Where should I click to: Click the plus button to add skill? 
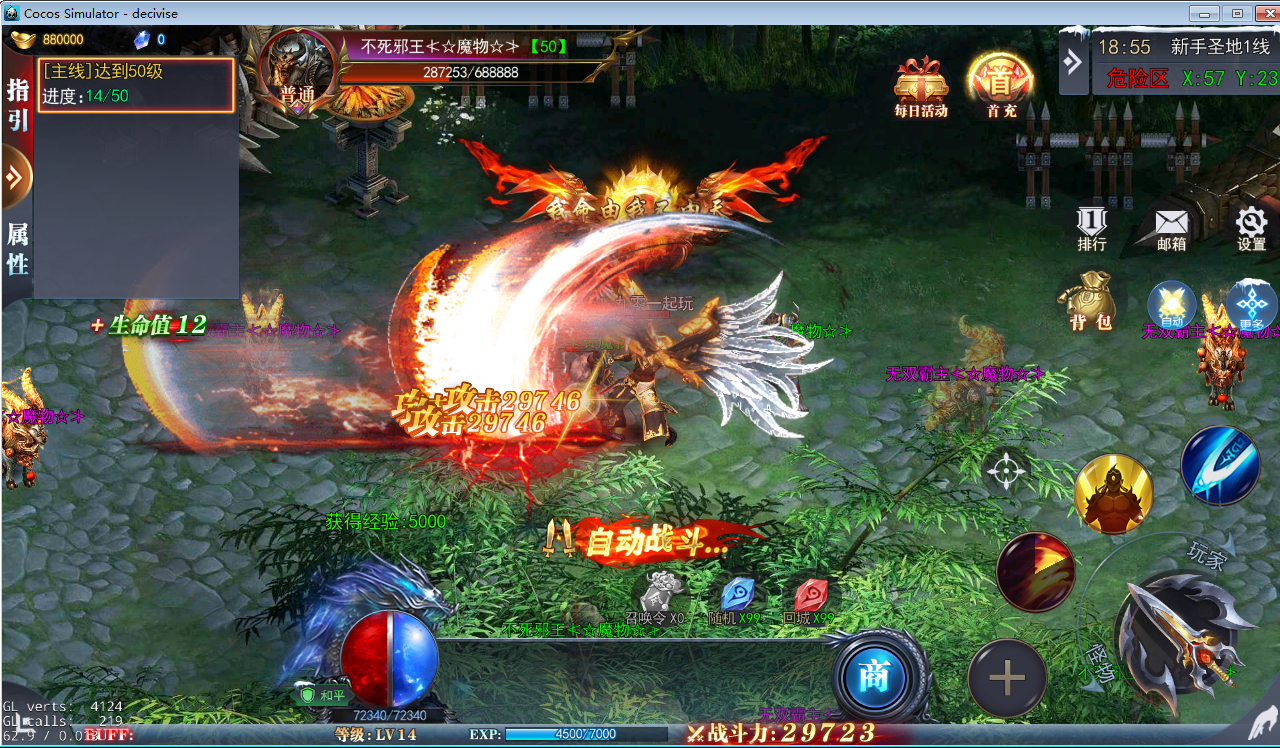[x=1007, y=679]
